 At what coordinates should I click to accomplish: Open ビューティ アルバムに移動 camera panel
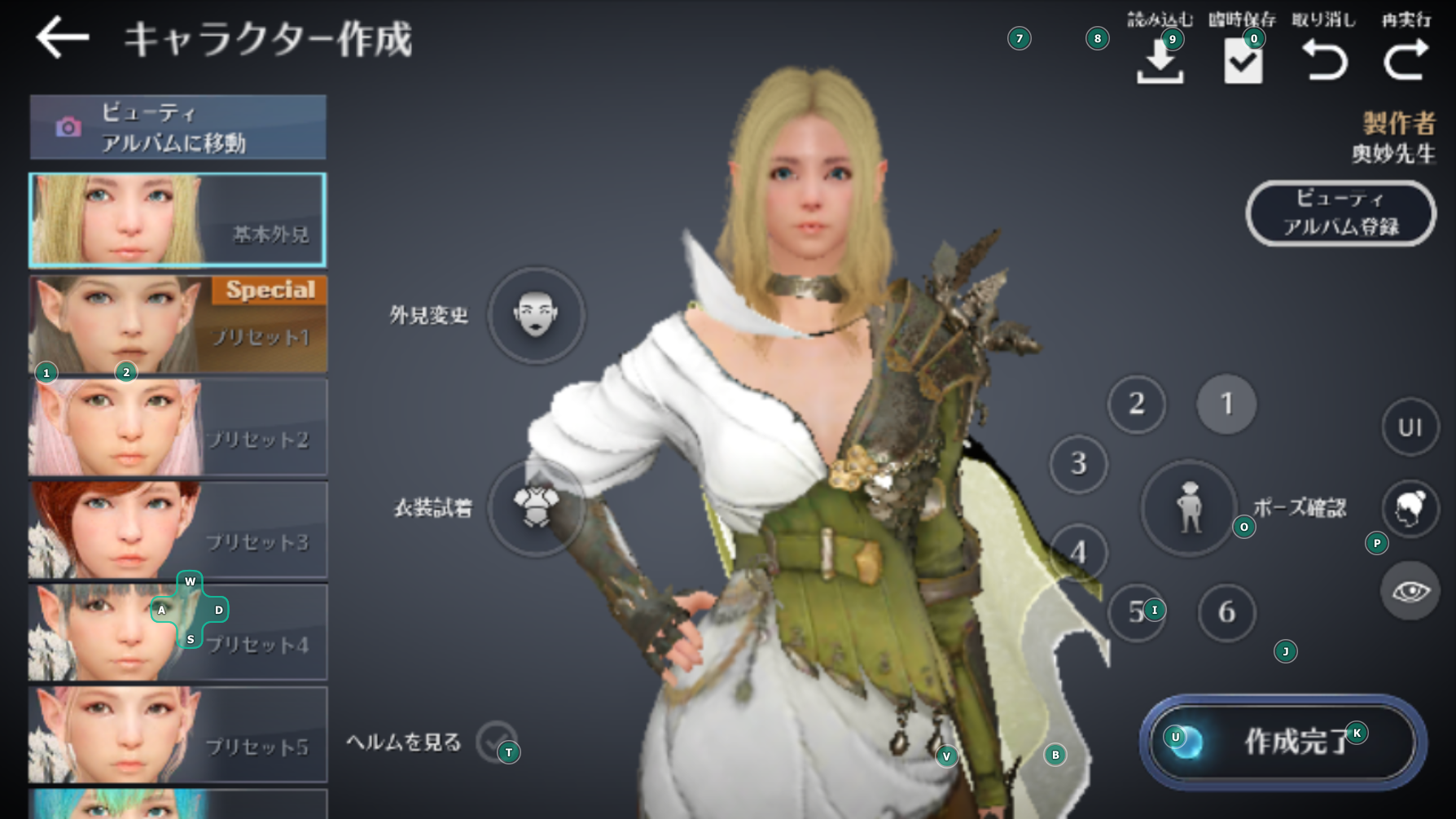pos(178,127)
